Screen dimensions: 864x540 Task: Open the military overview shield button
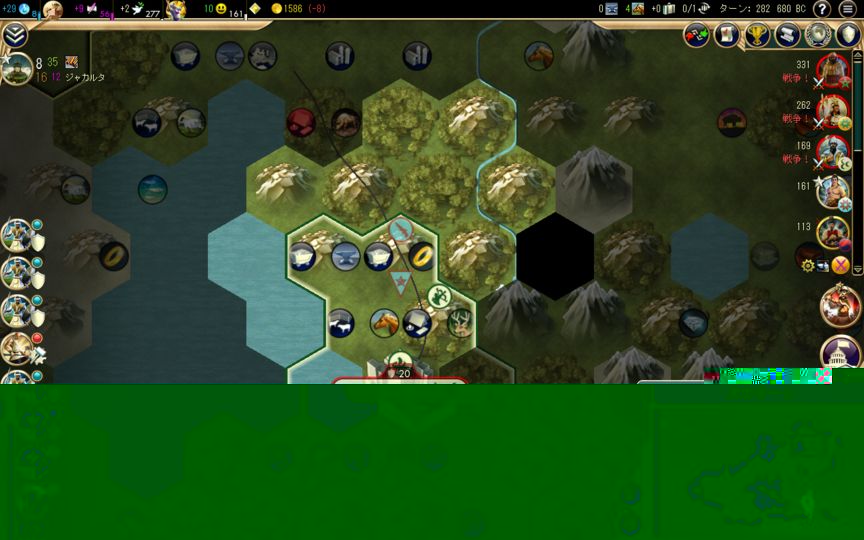pos(848,36)
